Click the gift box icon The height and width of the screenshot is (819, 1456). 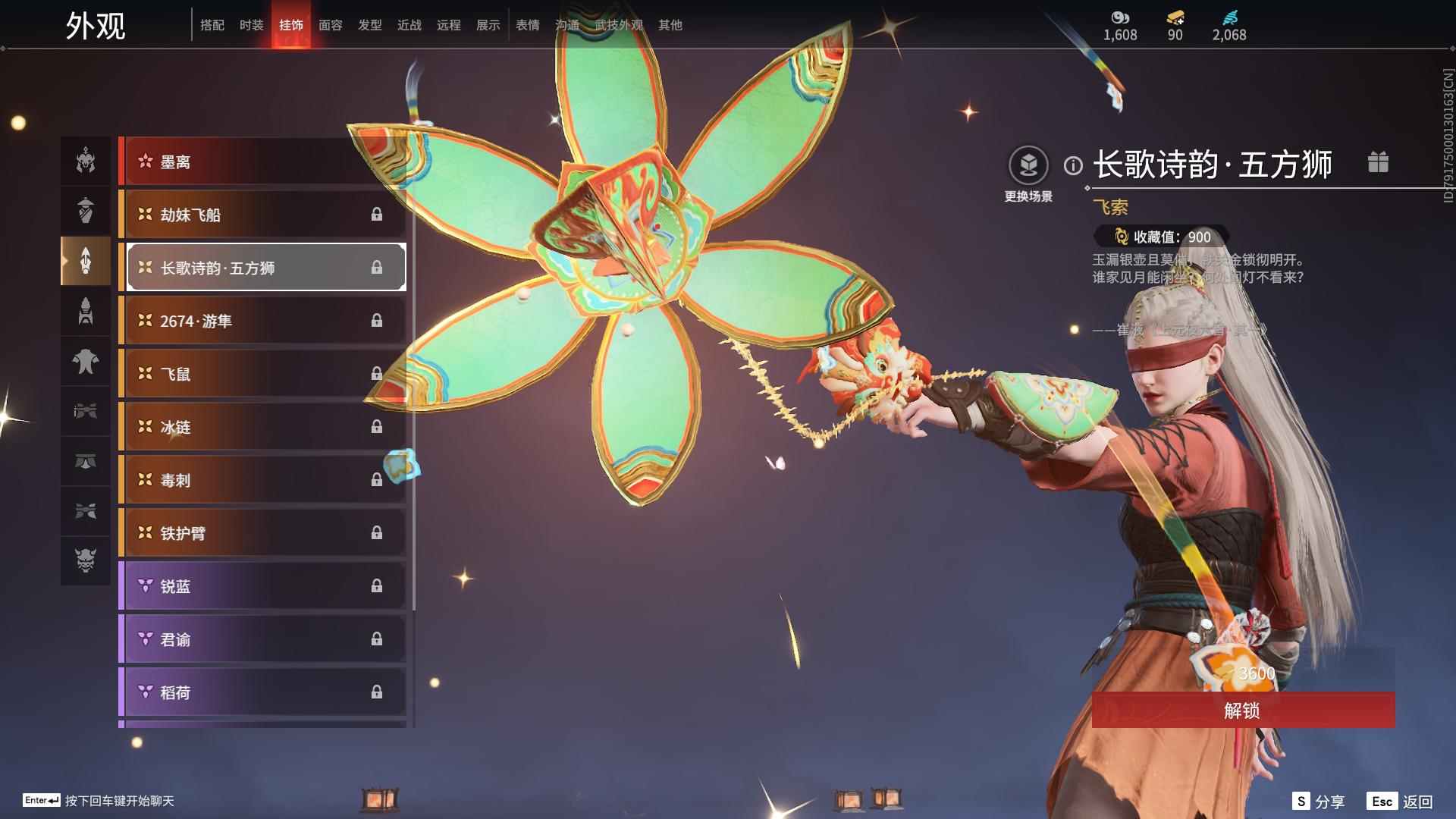1378,162
